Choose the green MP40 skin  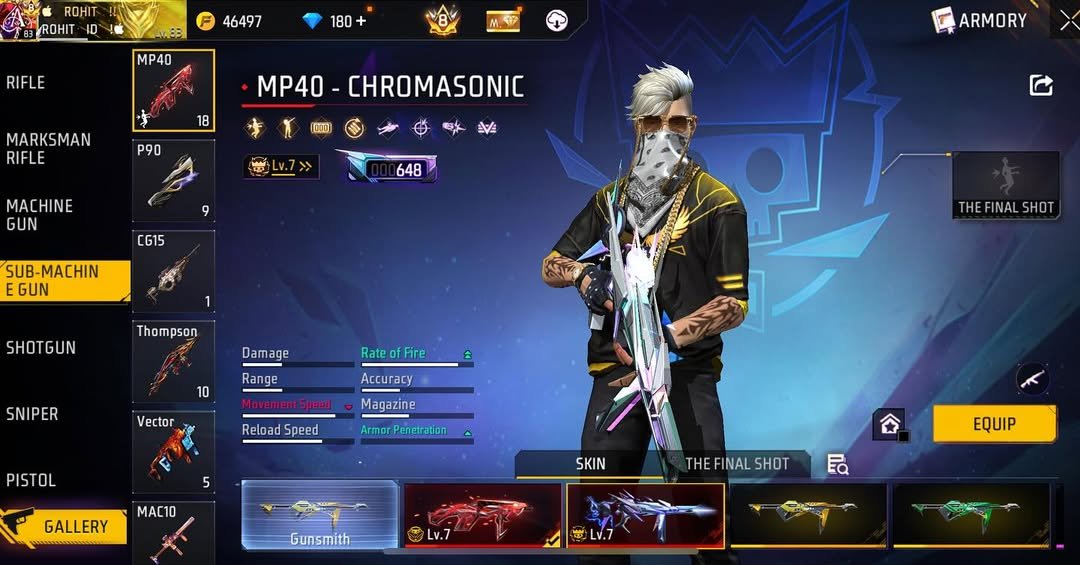[x=971, y=515]
